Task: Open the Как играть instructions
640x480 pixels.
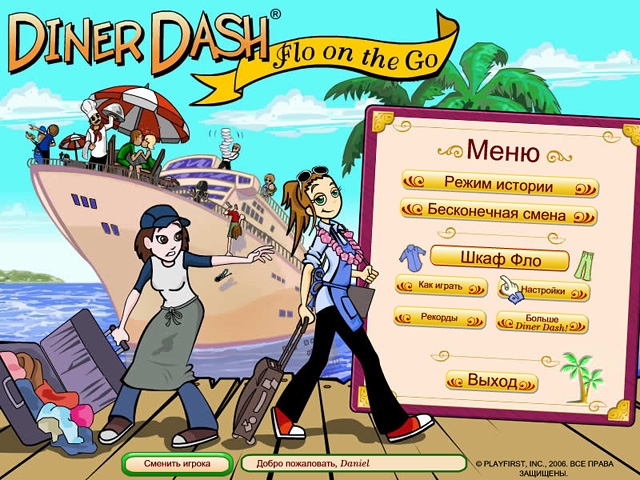Action: point(432,286)
